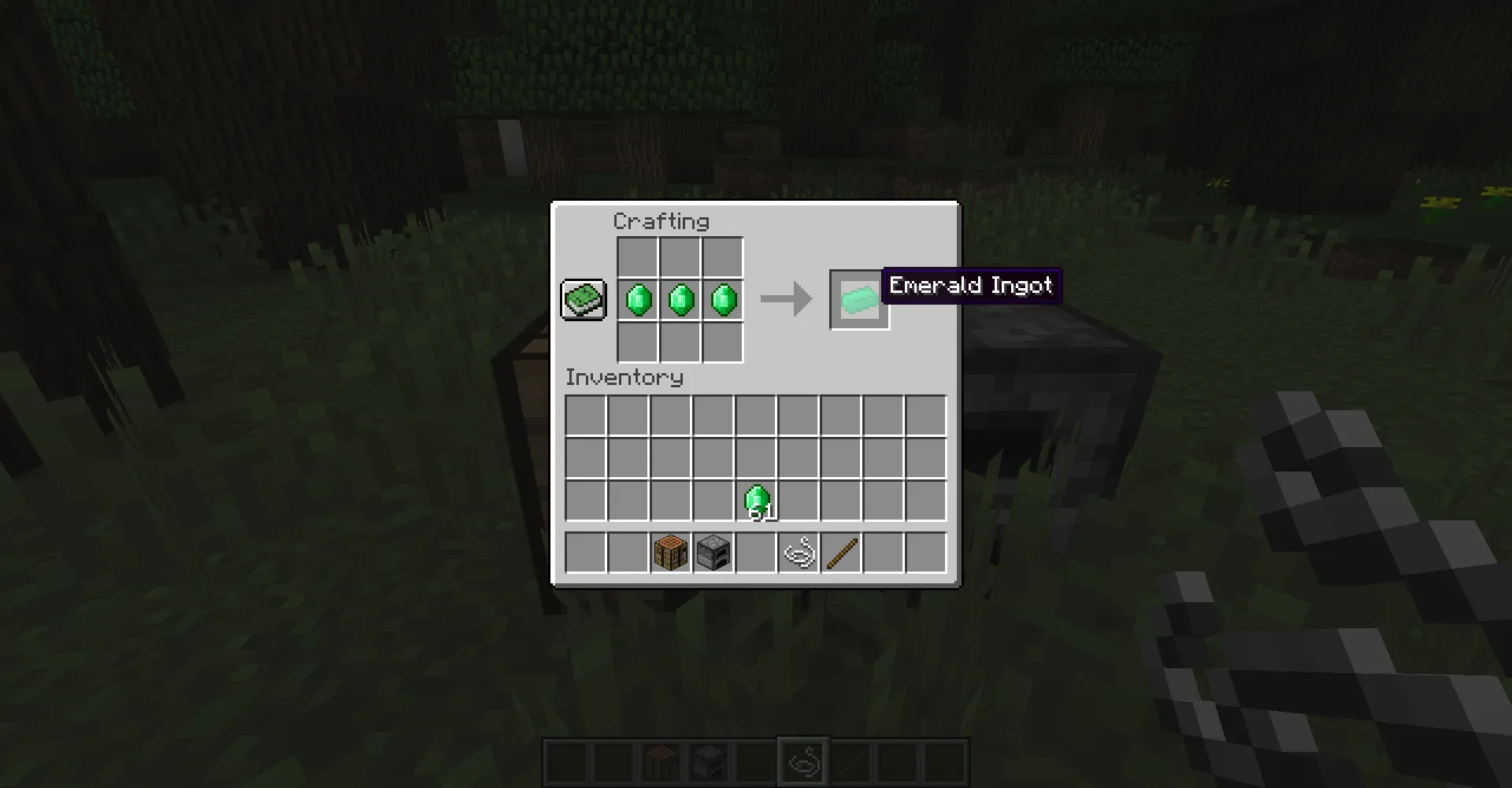Viewport: 1512px width, 788px height.
Task: Select the stick in the hotbar
Action: point(841,551)
